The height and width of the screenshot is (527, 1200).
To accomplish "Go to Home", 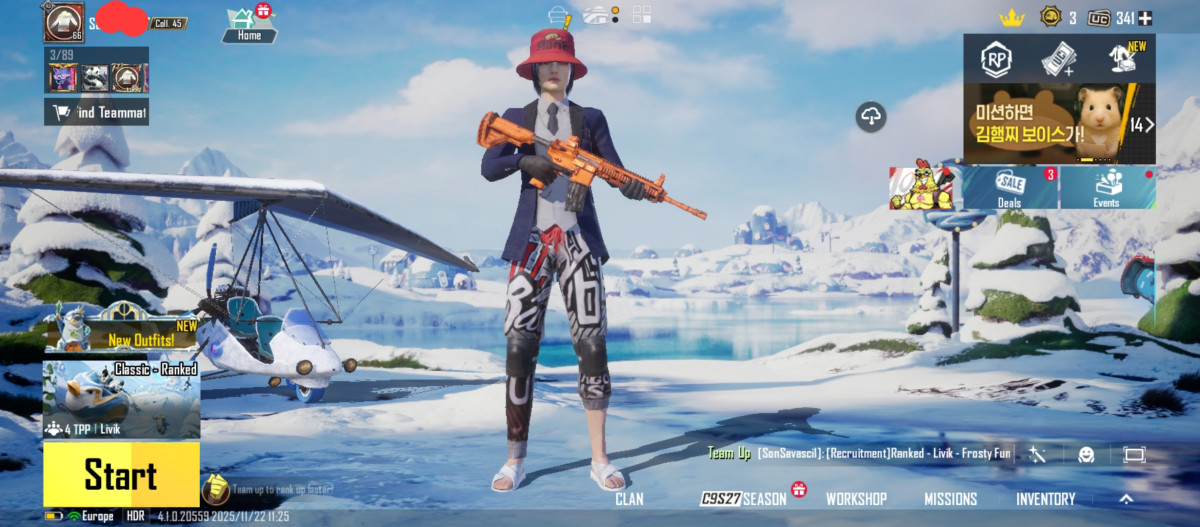I will click(249, 24).
